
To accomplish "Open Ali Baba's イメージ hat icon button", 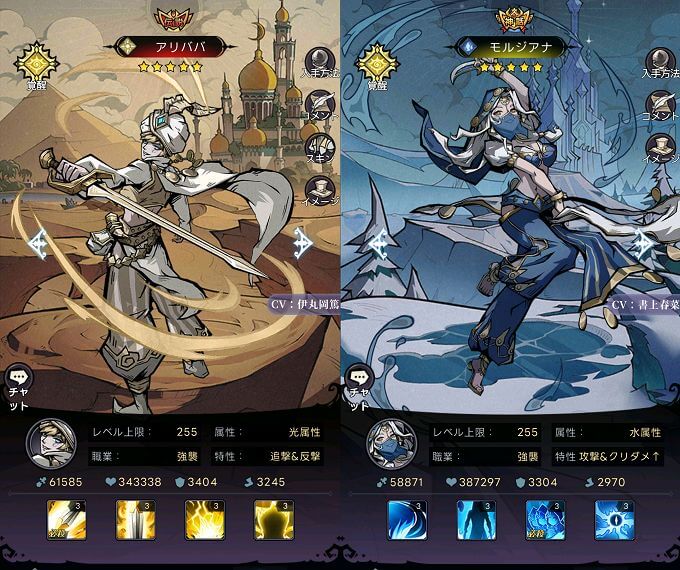I will 322,189.
